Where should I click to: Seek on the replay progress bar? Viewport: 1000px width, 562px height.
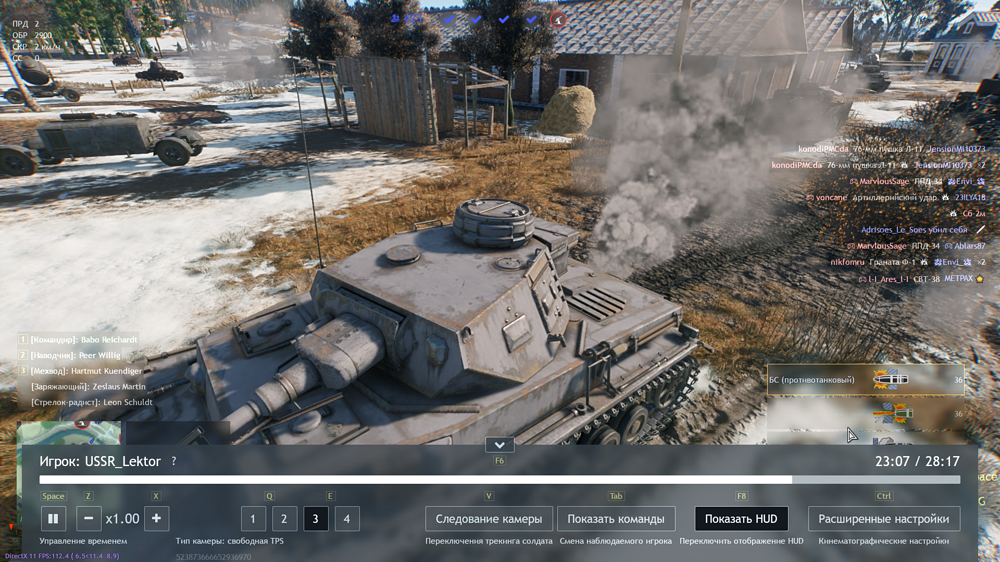(499, 480)
